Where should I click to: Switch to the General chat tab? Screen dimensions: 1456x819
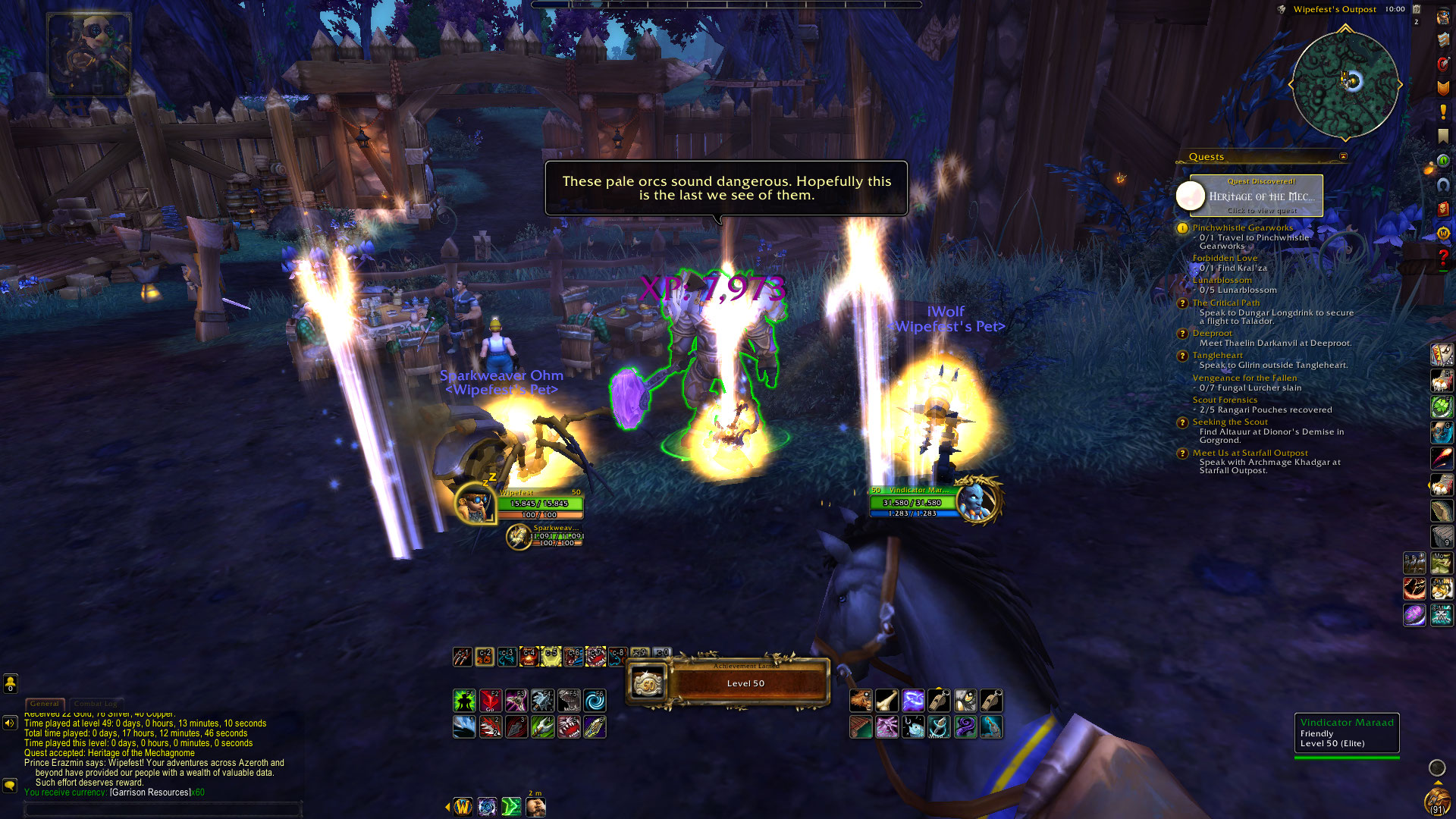45,704
